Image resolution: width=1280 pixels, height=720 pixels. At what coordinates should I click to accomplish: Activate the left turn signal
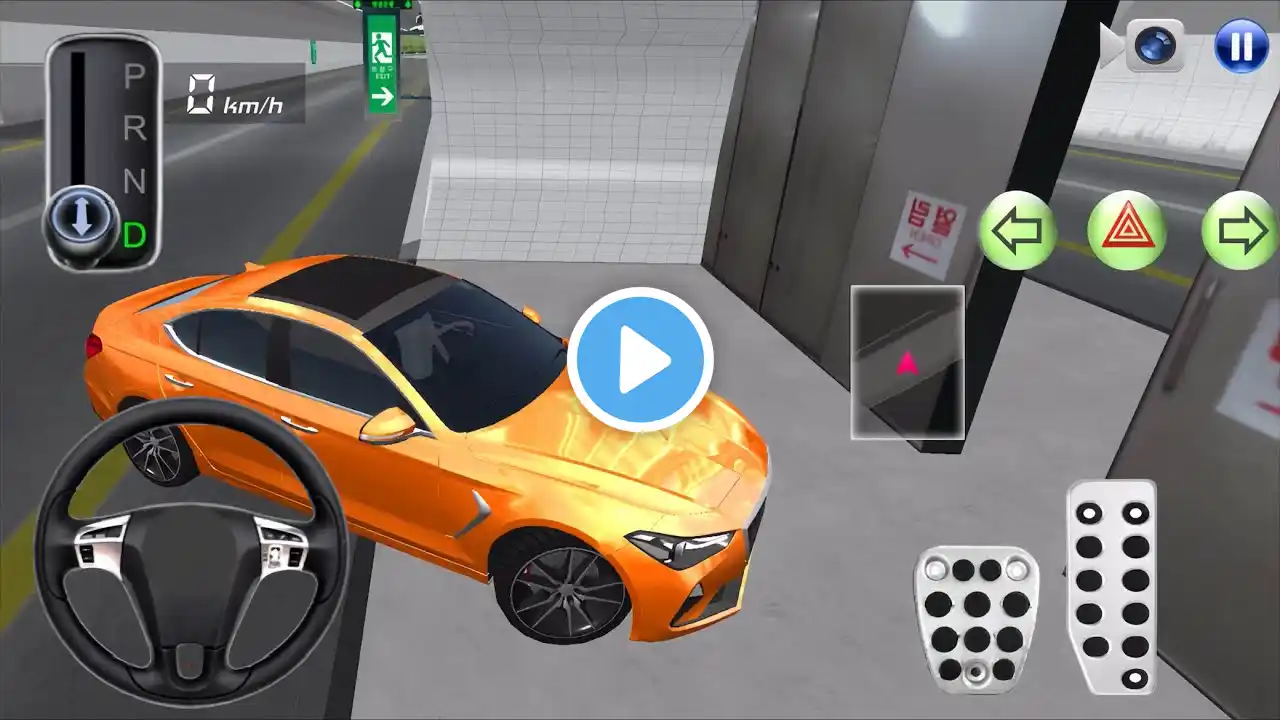point(1017,231)
